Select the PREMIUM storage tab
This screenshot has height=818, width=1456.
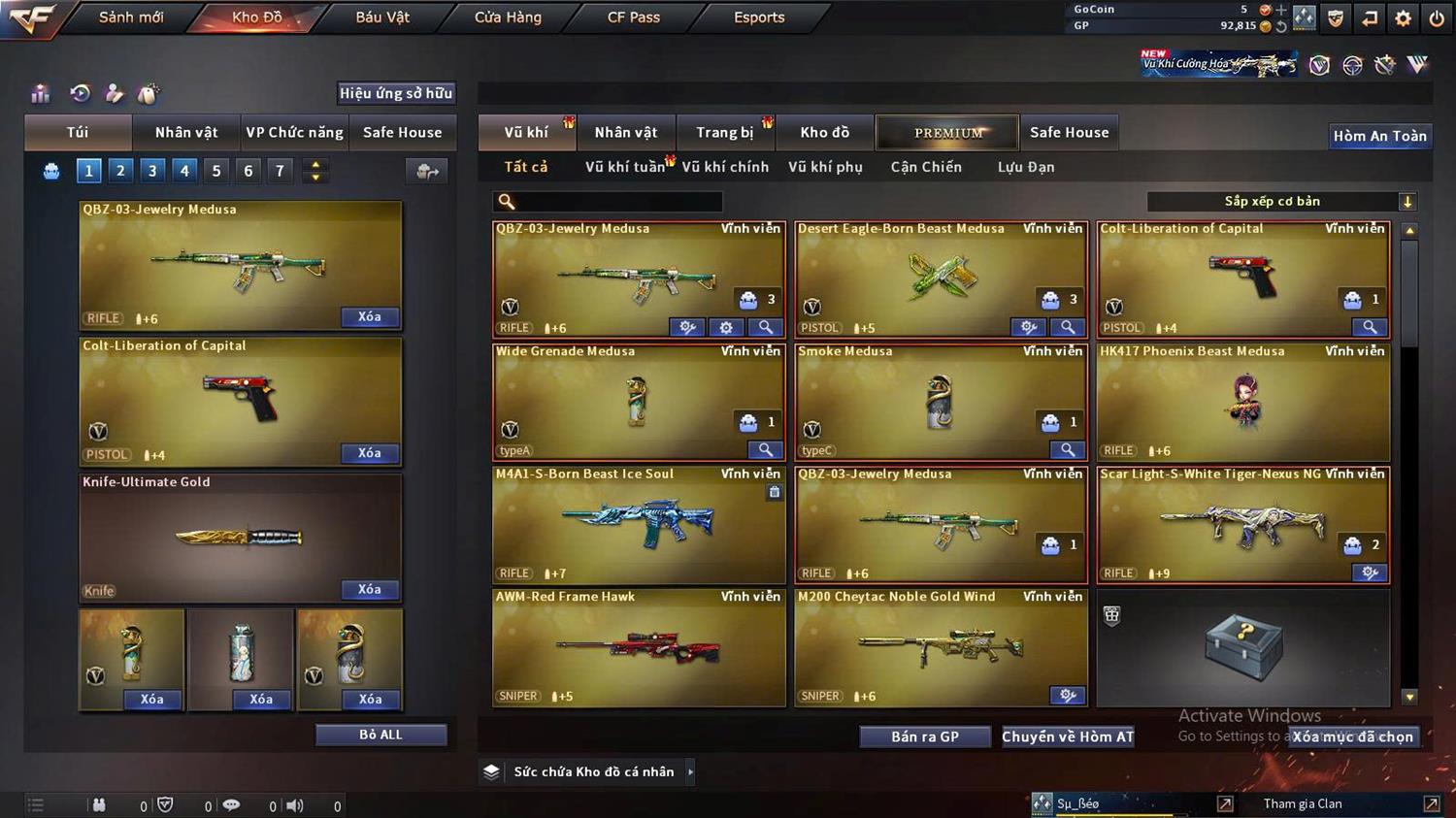point(947,133)
